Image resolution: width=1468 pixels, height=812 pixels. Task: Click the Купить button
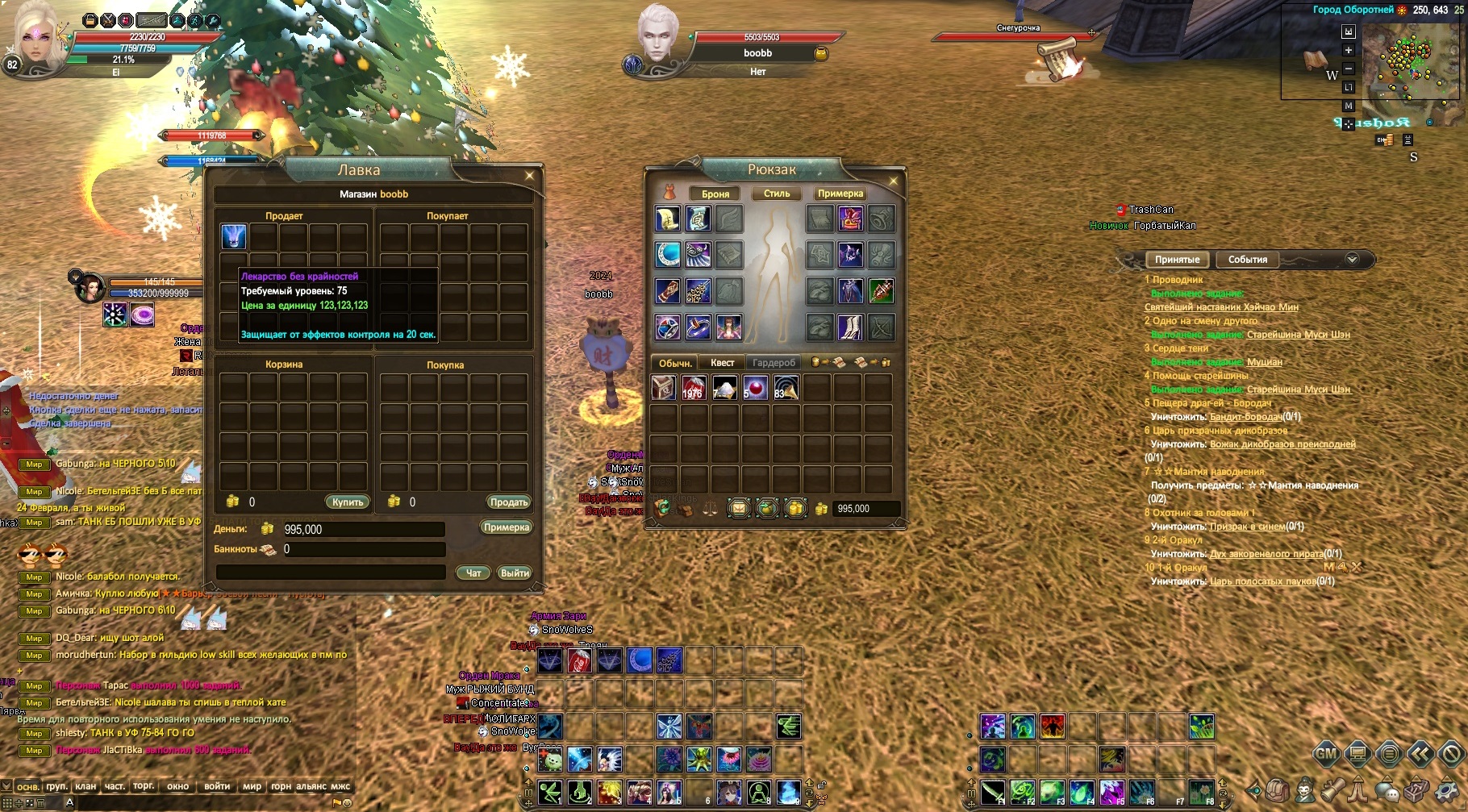[348, 502]
